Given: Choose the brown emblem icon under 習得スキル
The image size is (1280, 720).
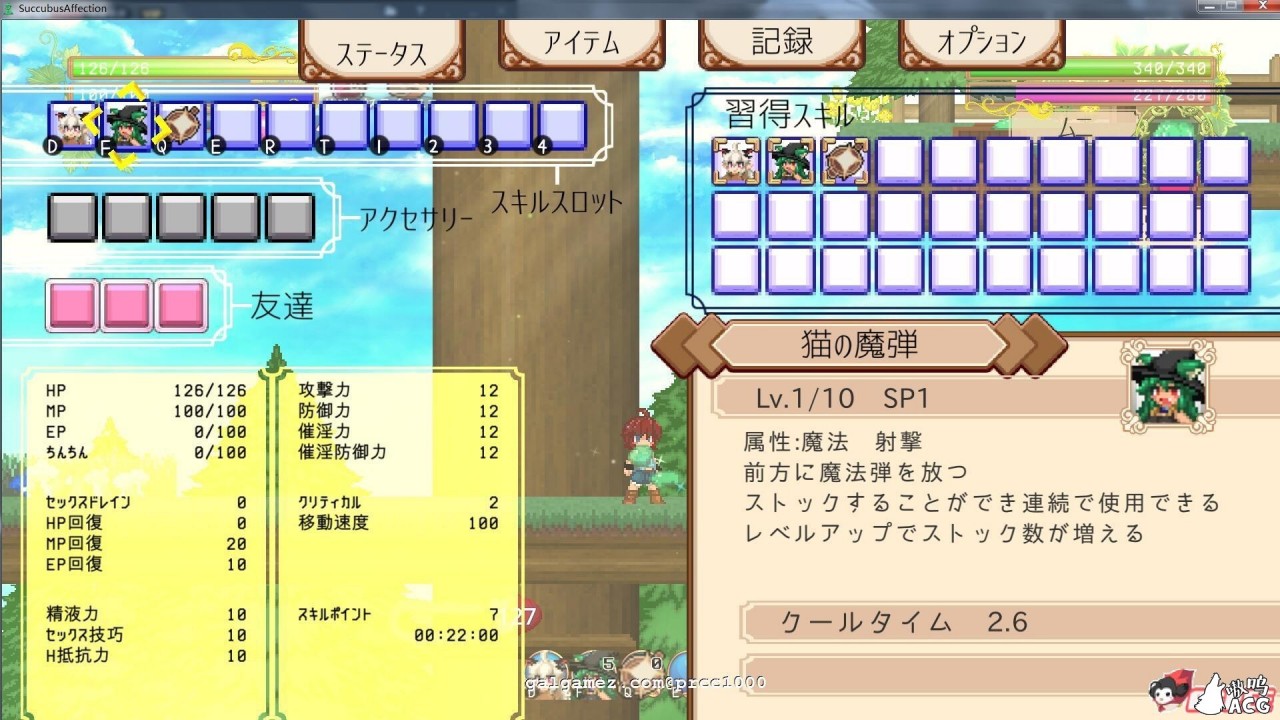Looking at the screenshot, I should point(845,161).
